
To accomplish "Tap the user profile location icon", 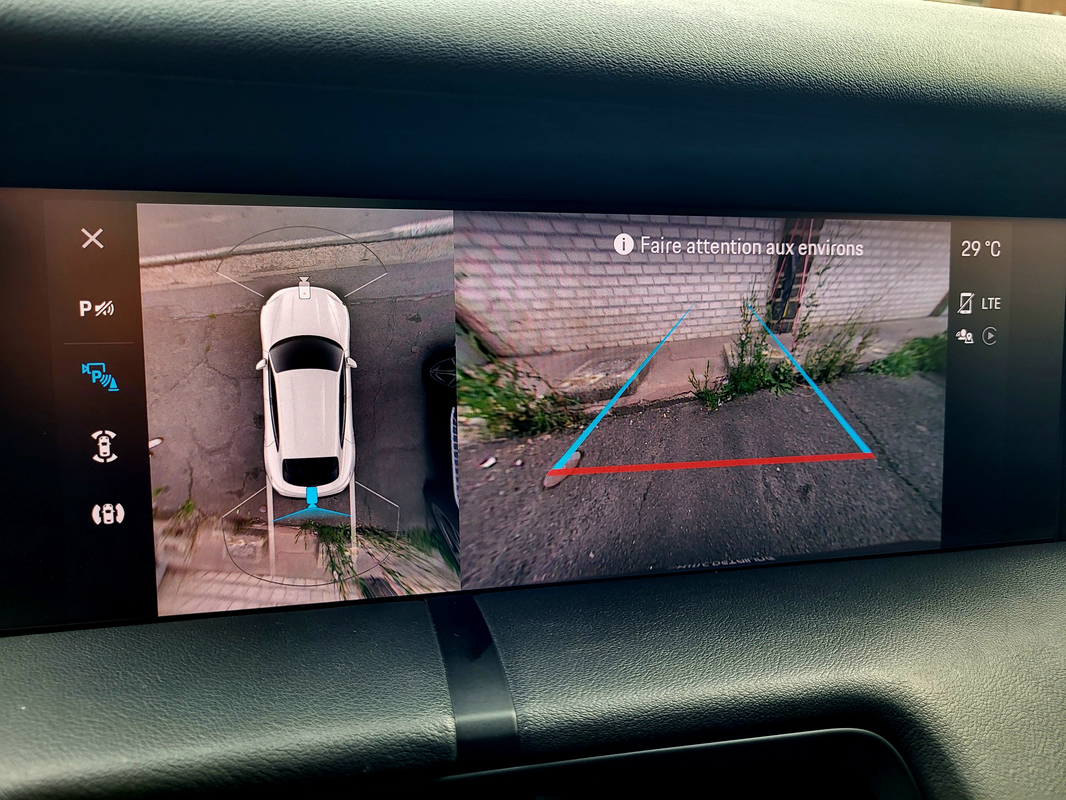I will [965, 336].
